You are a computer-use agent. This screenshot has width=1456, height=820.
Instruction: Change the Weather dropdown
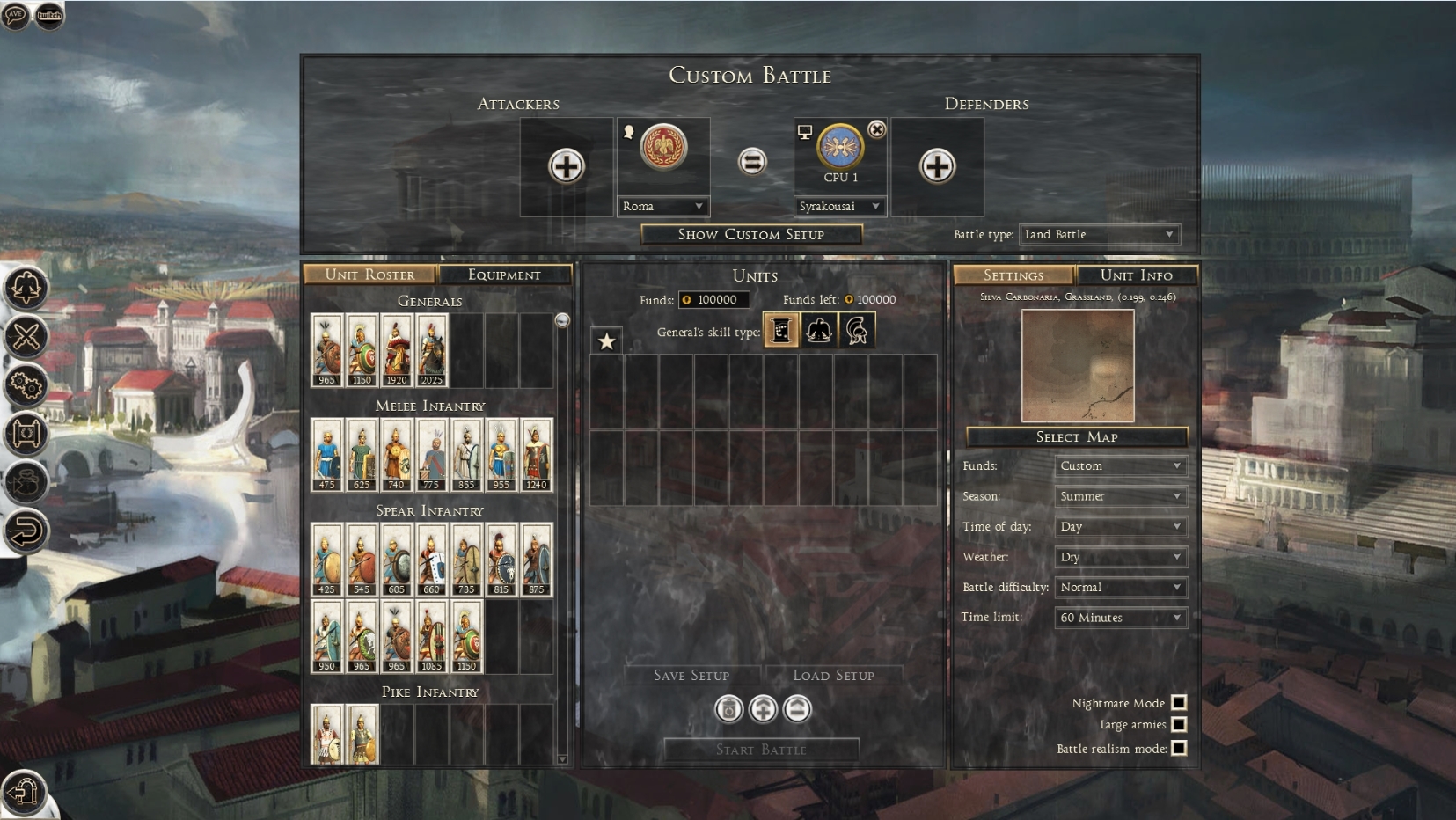pos(1120,557)
